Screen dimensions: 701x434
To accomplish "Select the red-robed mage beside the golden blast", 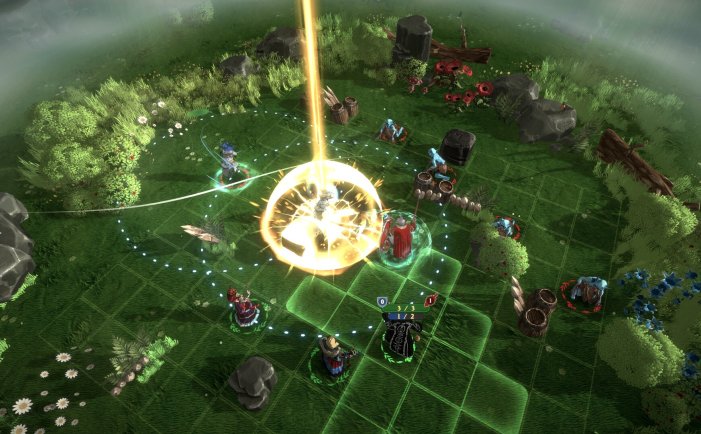I will tap(399, 236).
